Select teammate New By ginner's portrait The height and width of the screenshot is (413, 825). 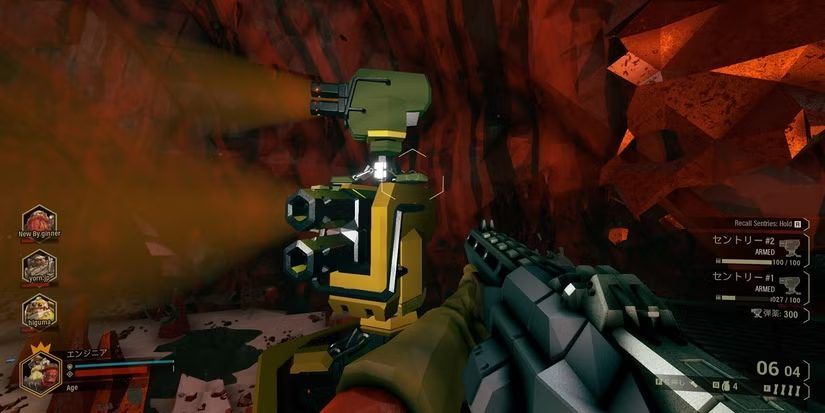[x=39, y=219]
